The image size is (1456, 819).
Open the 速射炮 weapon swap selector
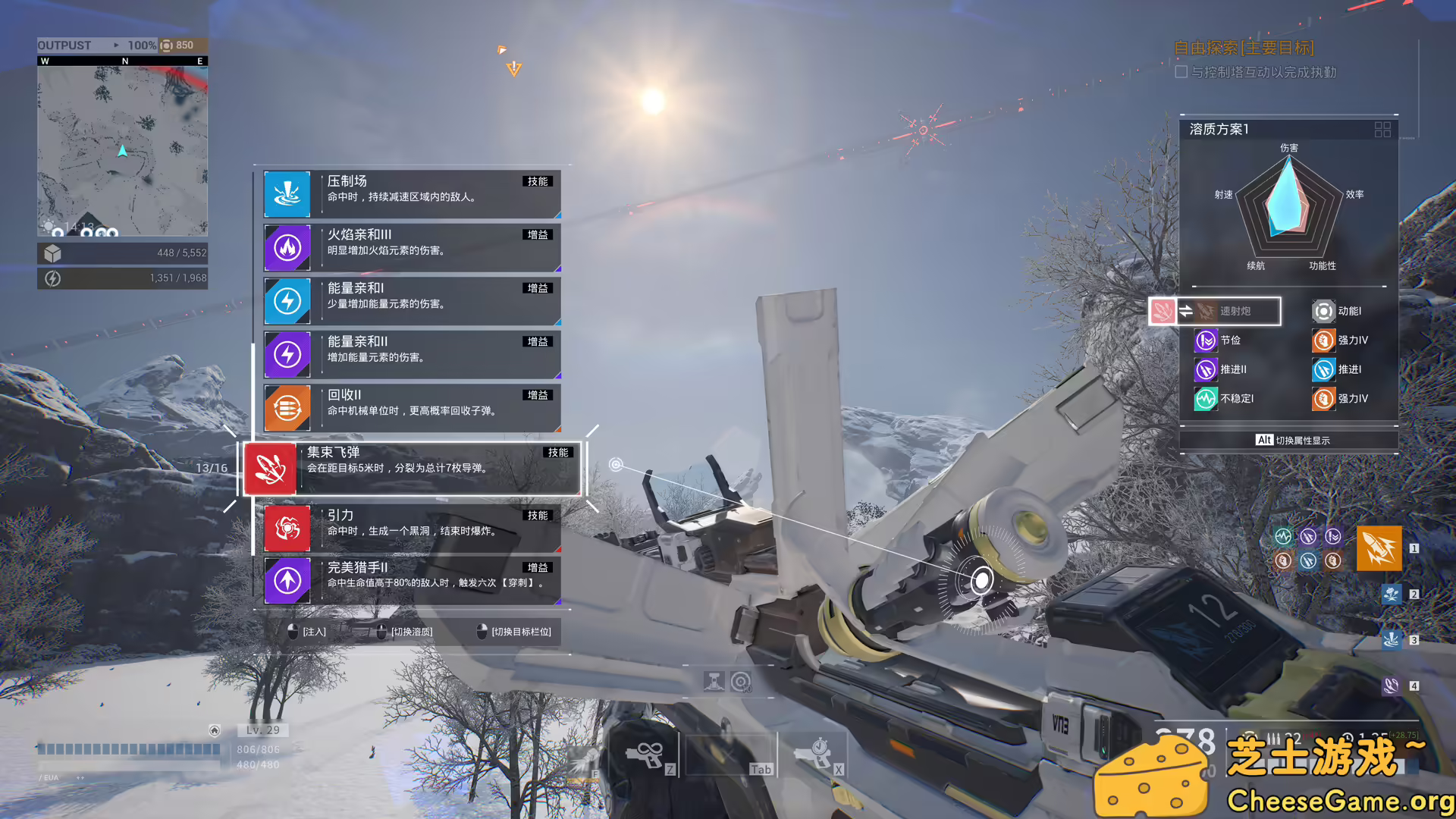point(1228,311)
